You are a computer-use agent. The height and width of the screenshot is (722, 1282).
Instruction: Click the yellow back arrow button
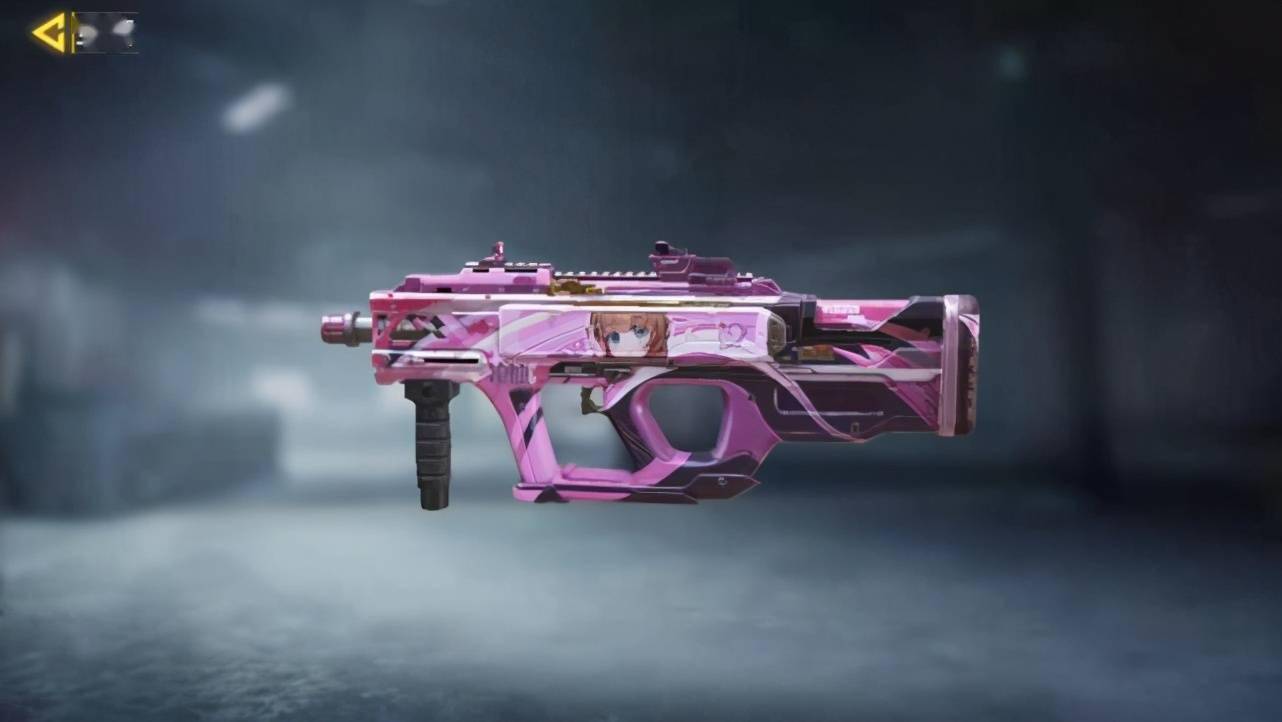[x=52, y=33]
